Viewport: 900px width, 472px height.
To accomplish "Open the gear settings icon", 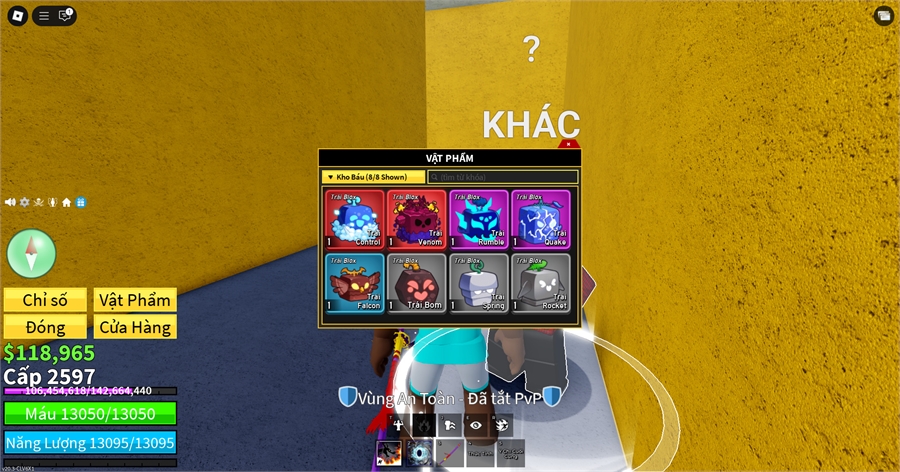I will tap(25, 202).
